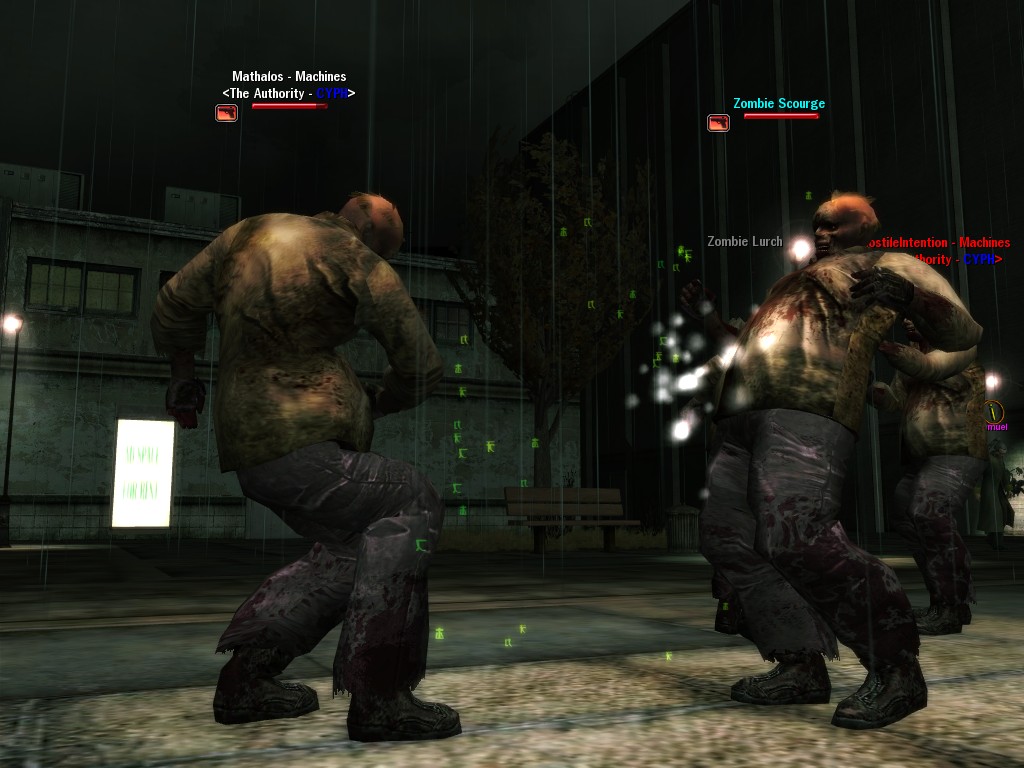
Task: Select the Mathalos - Machines nameplate
Action: pos(289,77)
